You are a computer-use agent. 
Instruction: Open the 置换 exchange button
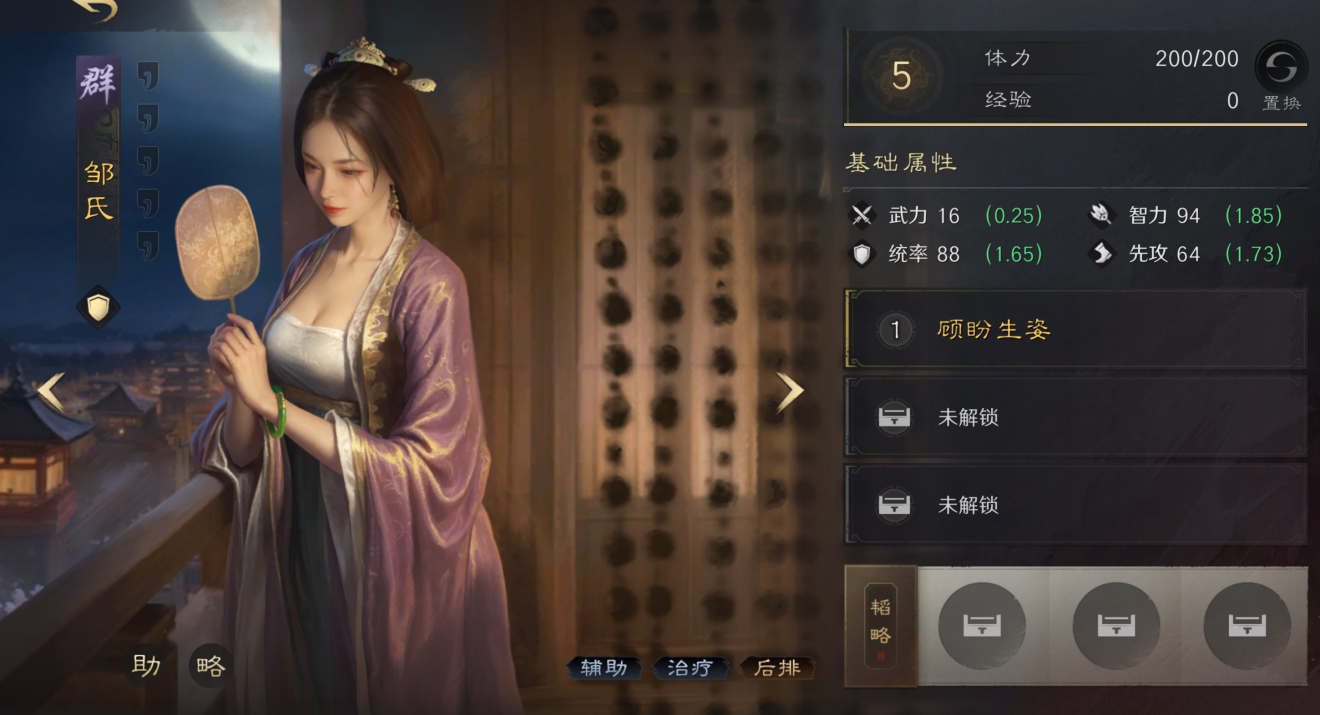pos(1281,73)
